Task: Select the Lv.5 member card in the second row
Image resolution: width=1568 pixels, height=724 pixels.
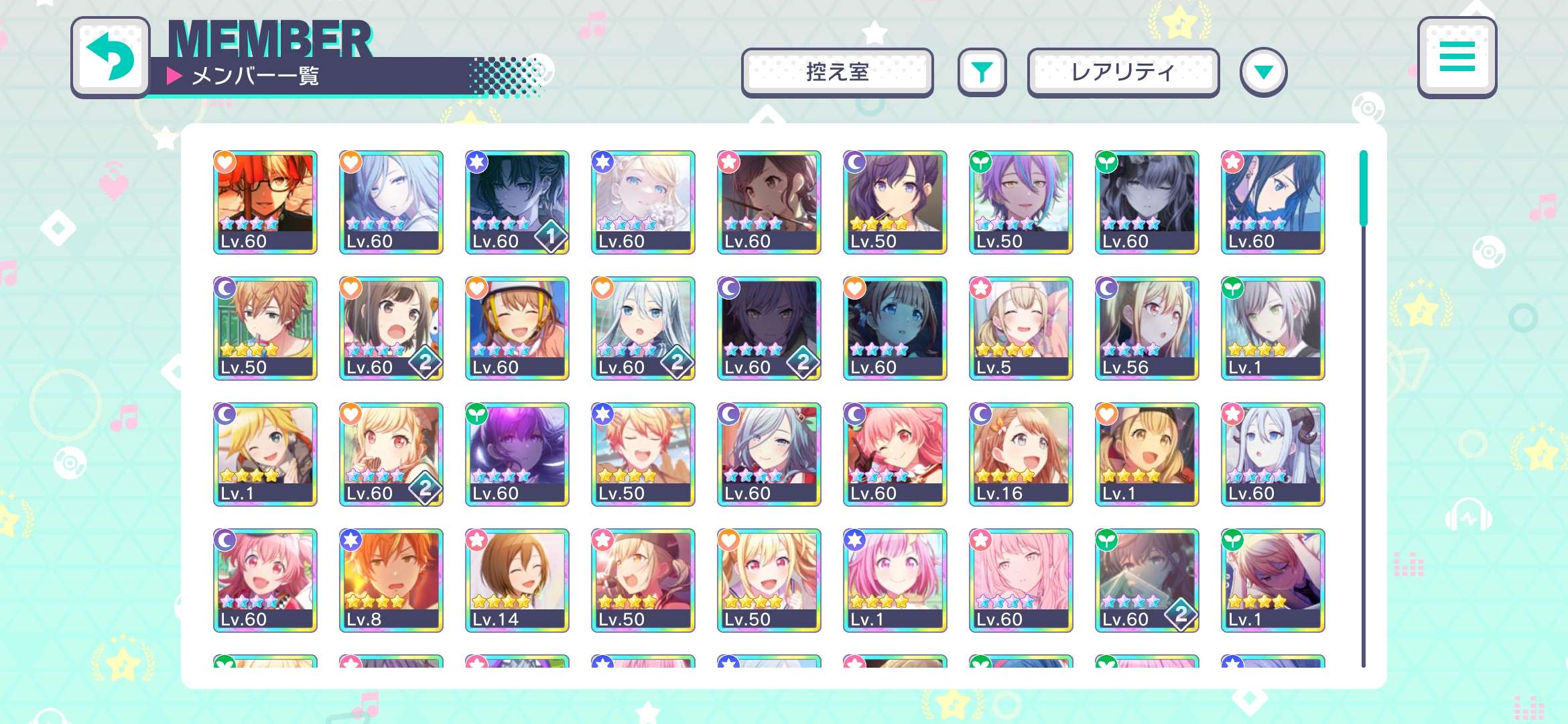Action: coord(1021,327)
